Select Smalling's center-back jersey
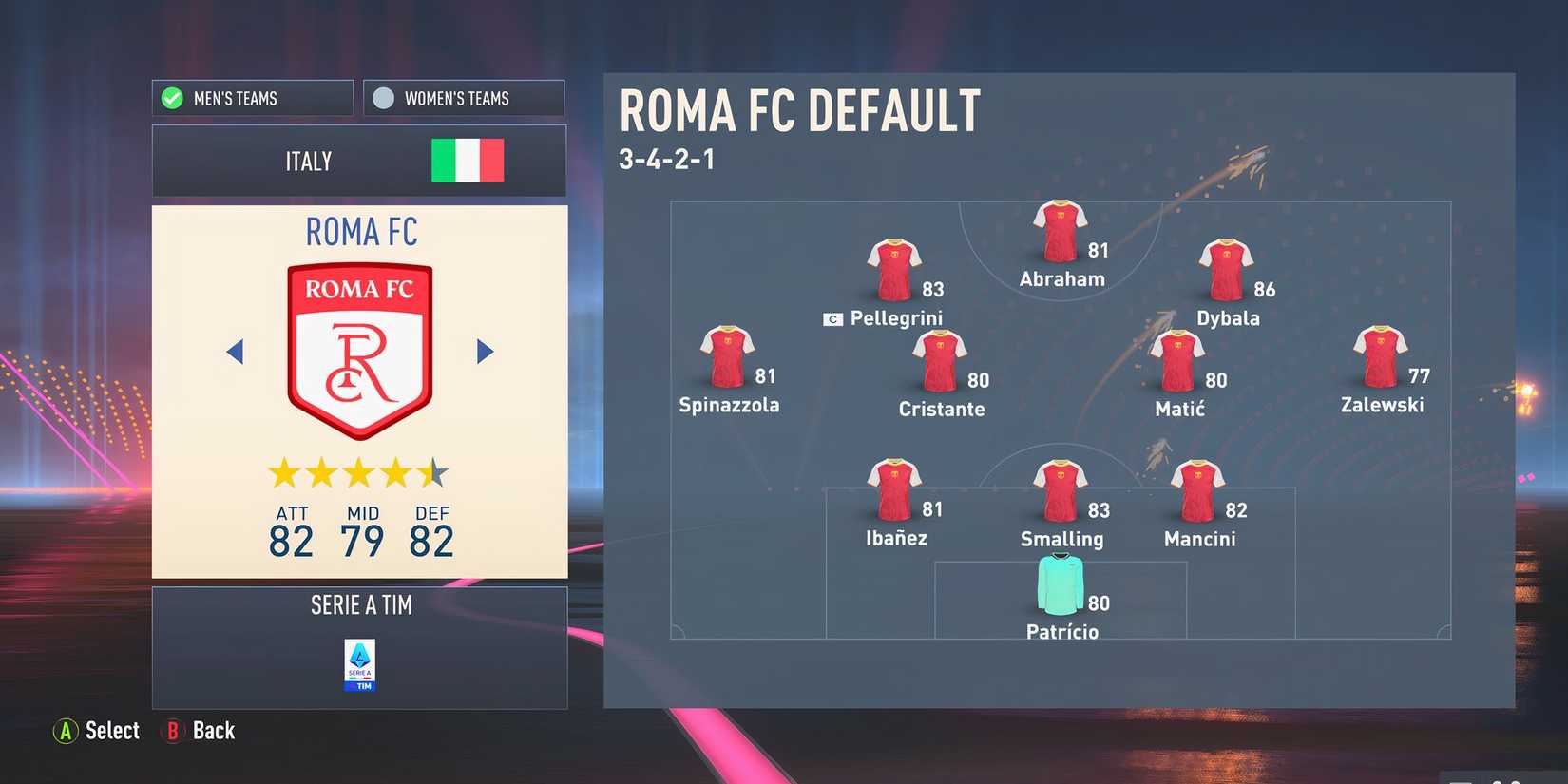 1060,487
